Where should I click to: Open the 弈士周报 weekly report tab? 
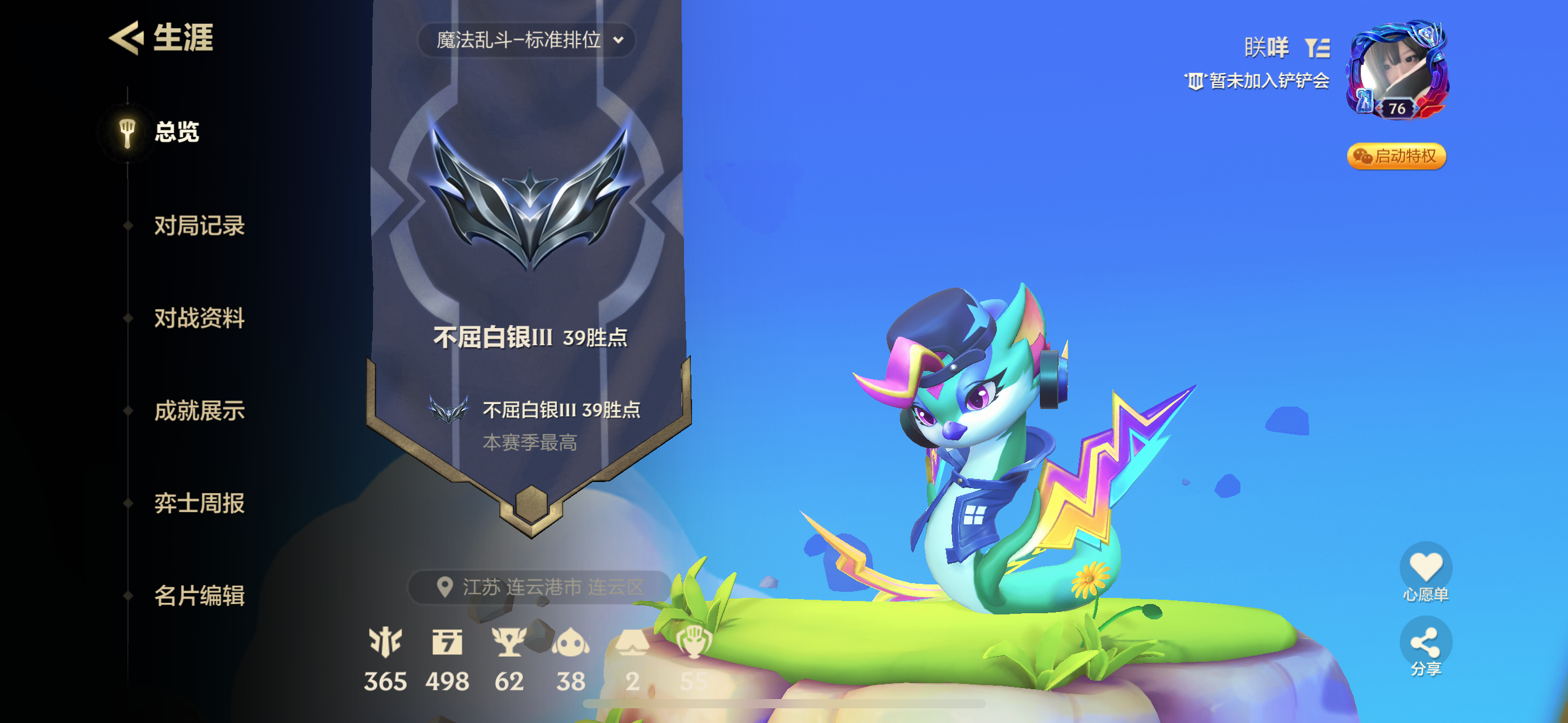199,503
